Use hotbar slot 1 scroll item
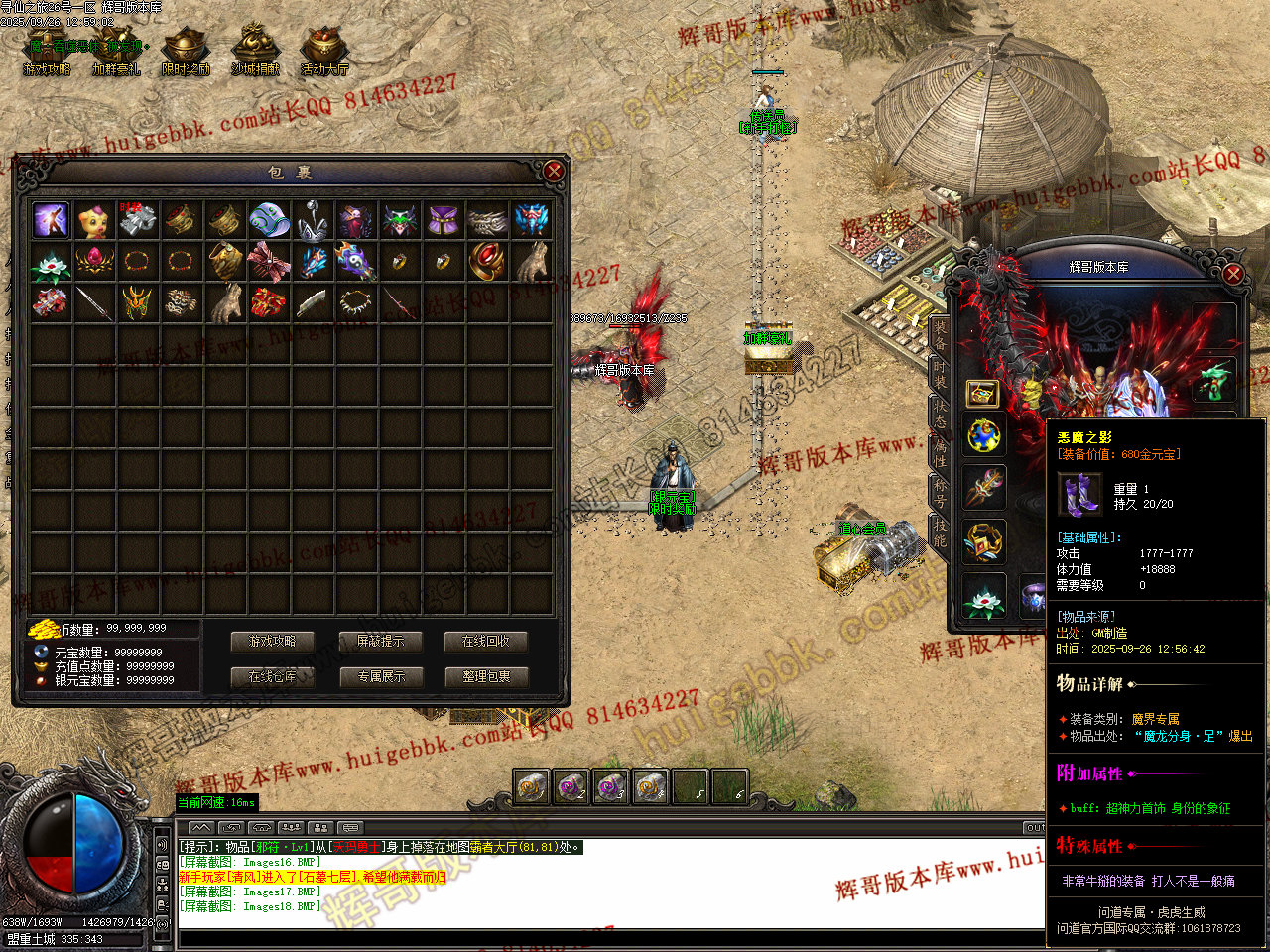 (x=532, y=787)
